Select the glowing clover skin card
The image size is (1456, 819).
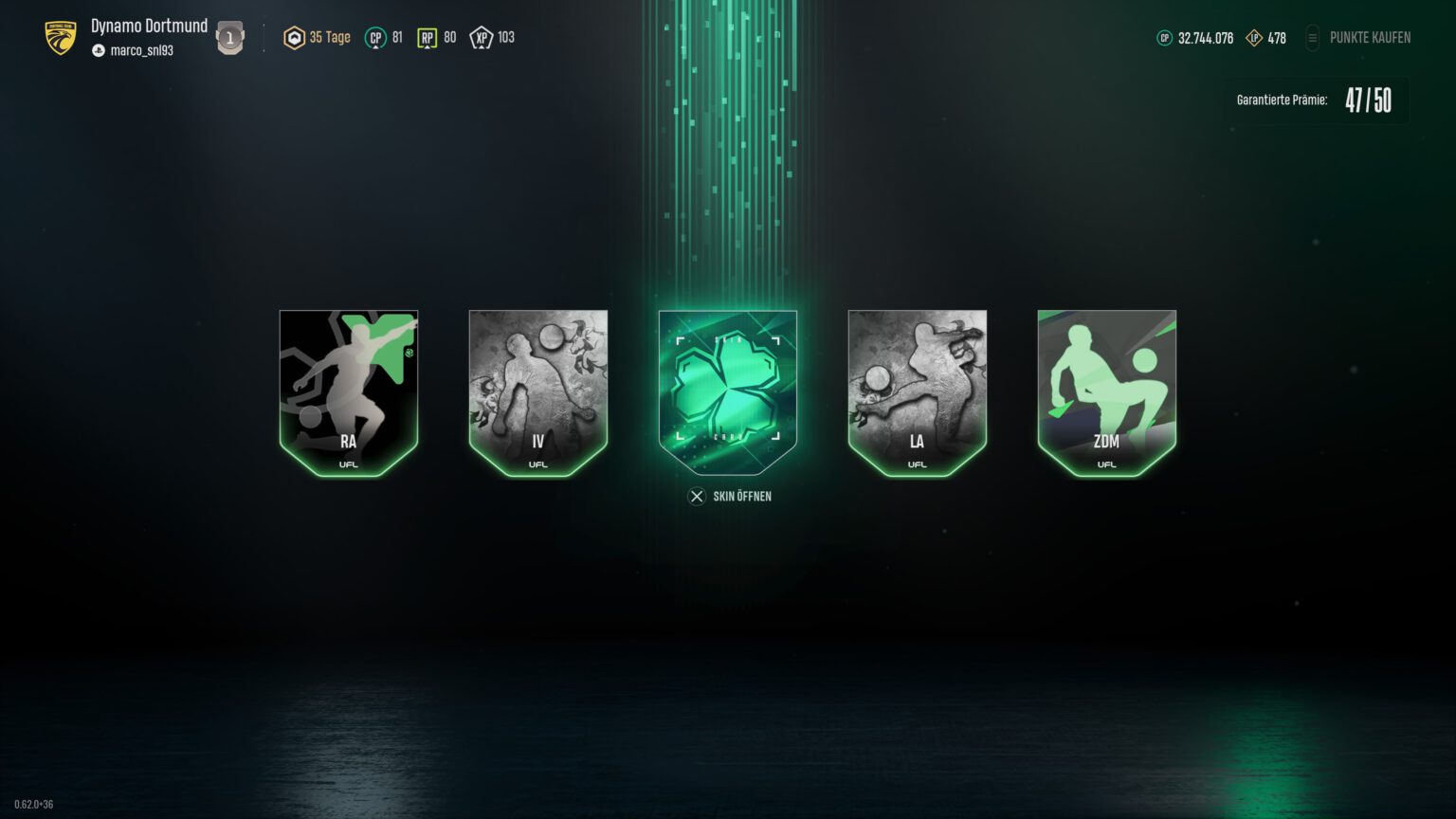[x=728, y=390]
